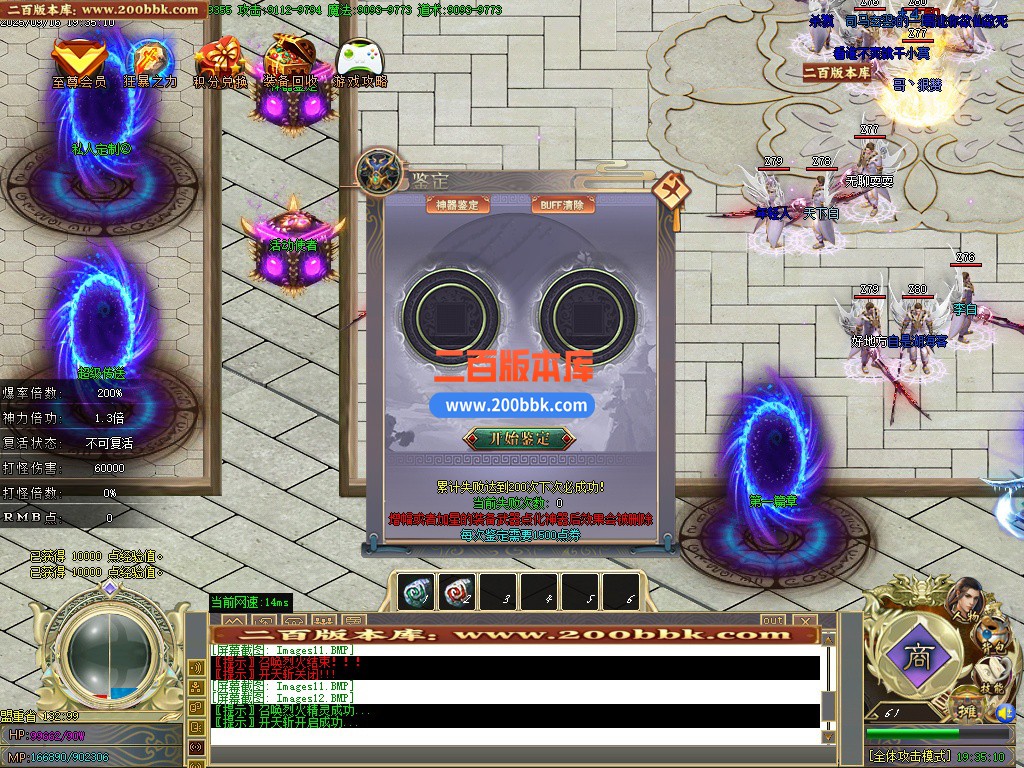Open the 积分兑换 points exchange
The image size is (1024, 768).
tap(219, 62)
